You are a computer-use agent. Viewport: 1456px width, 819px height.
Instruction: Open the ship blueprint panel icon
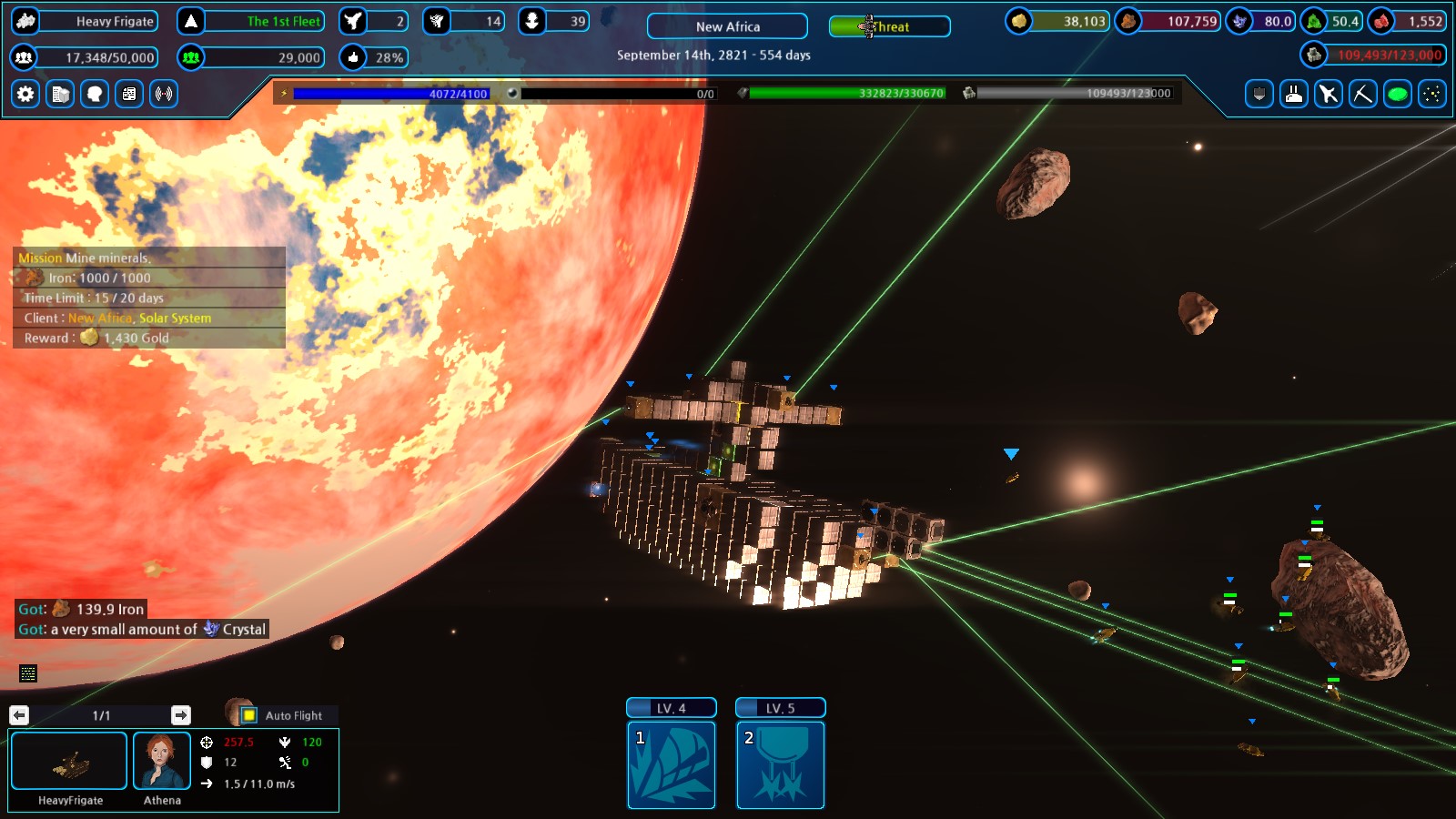click(60, 95)
